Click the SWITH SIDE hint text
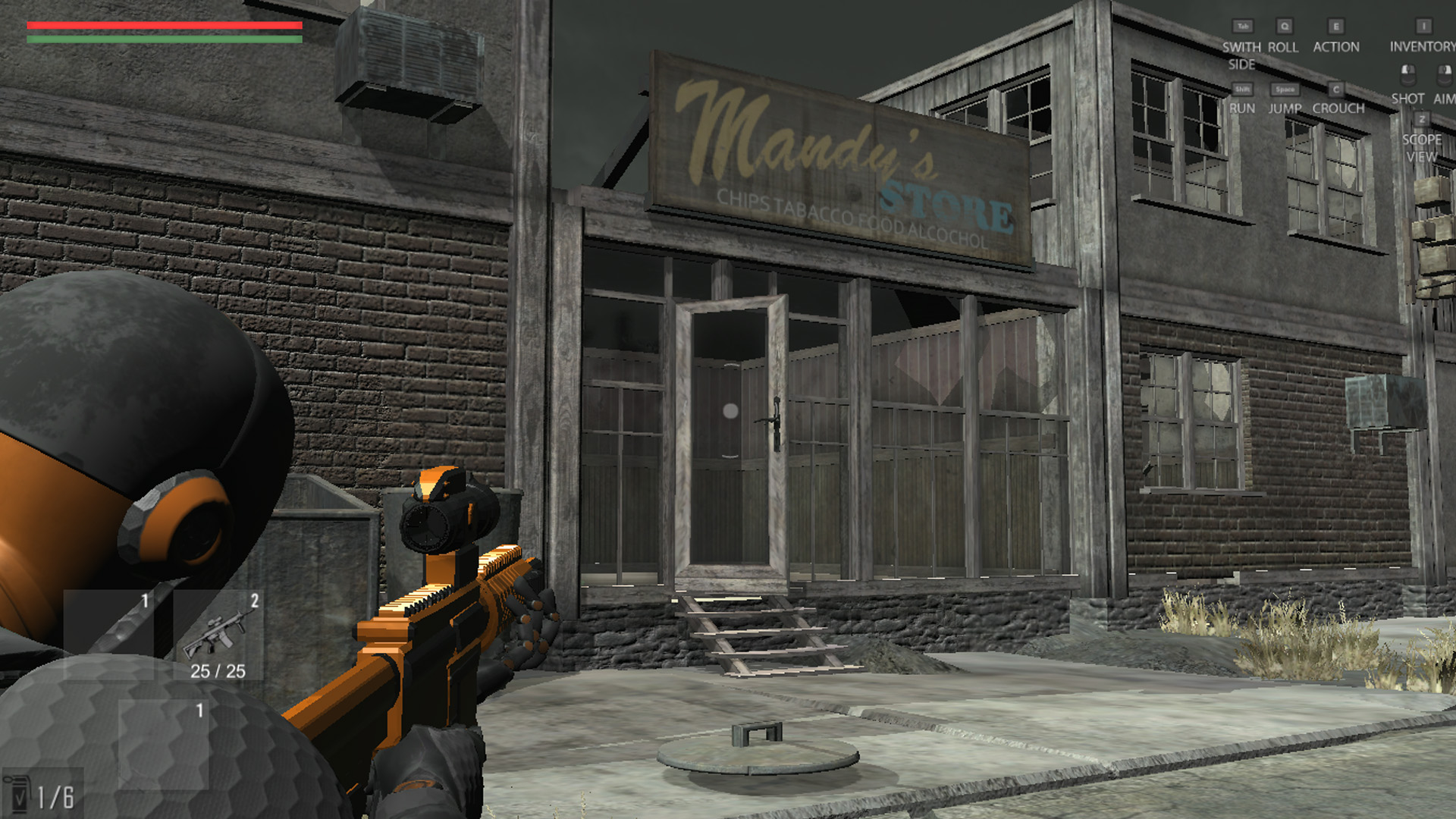Screen dimensions: 1456x819 pos(1242,55)
